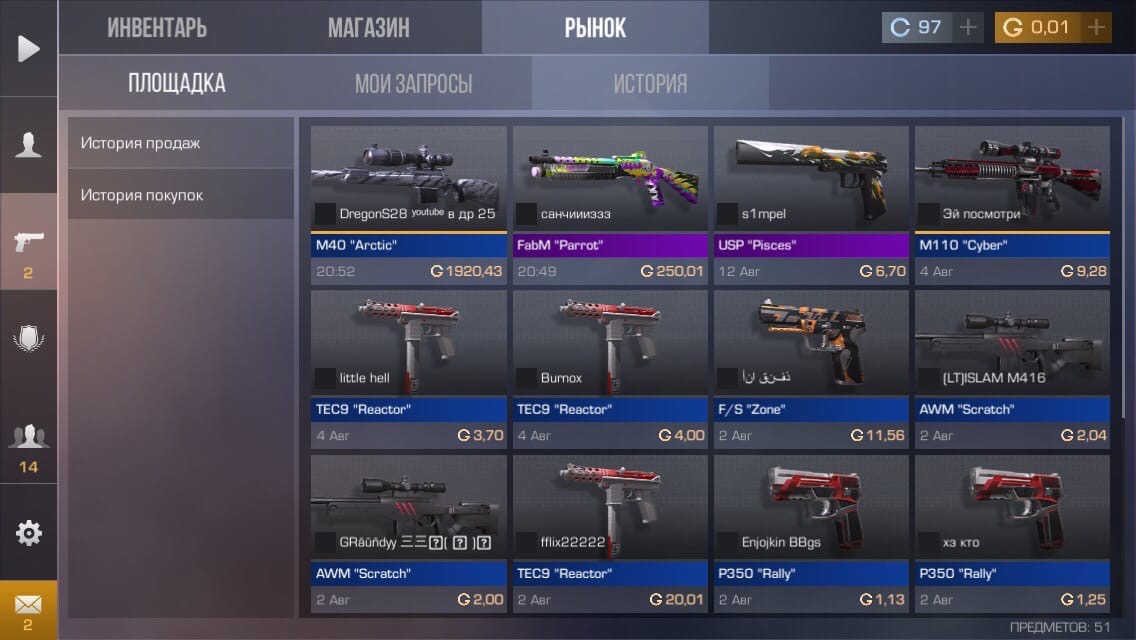The width and height of the screenshot is (1136, 640).
Task: Select the F/S "Zone" listing
Action: pos(811,369)
